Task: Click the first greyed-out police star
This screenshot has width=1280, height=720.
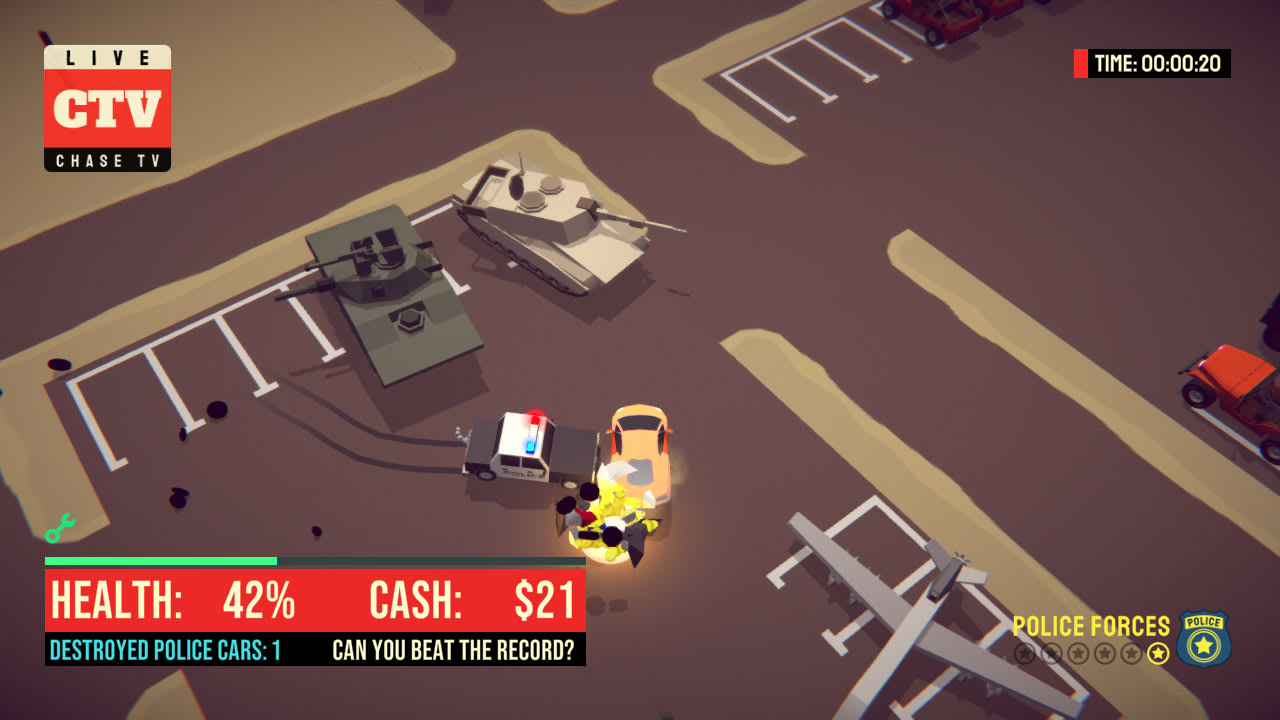Action: pos(1025,653)
